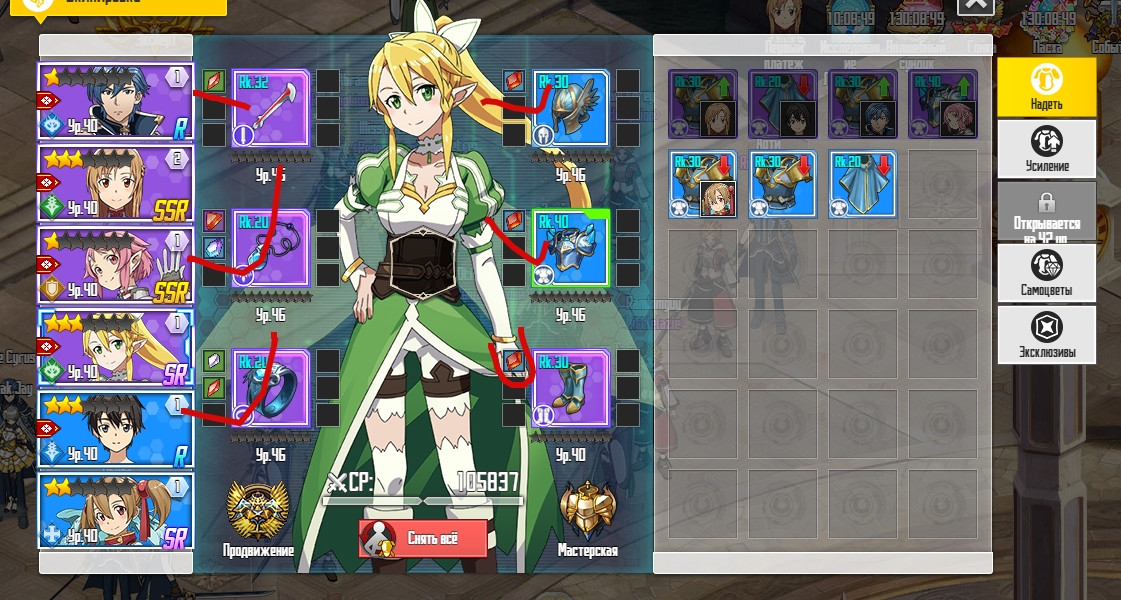Switch to the Эксклюзивы tab

(1046, 334)
